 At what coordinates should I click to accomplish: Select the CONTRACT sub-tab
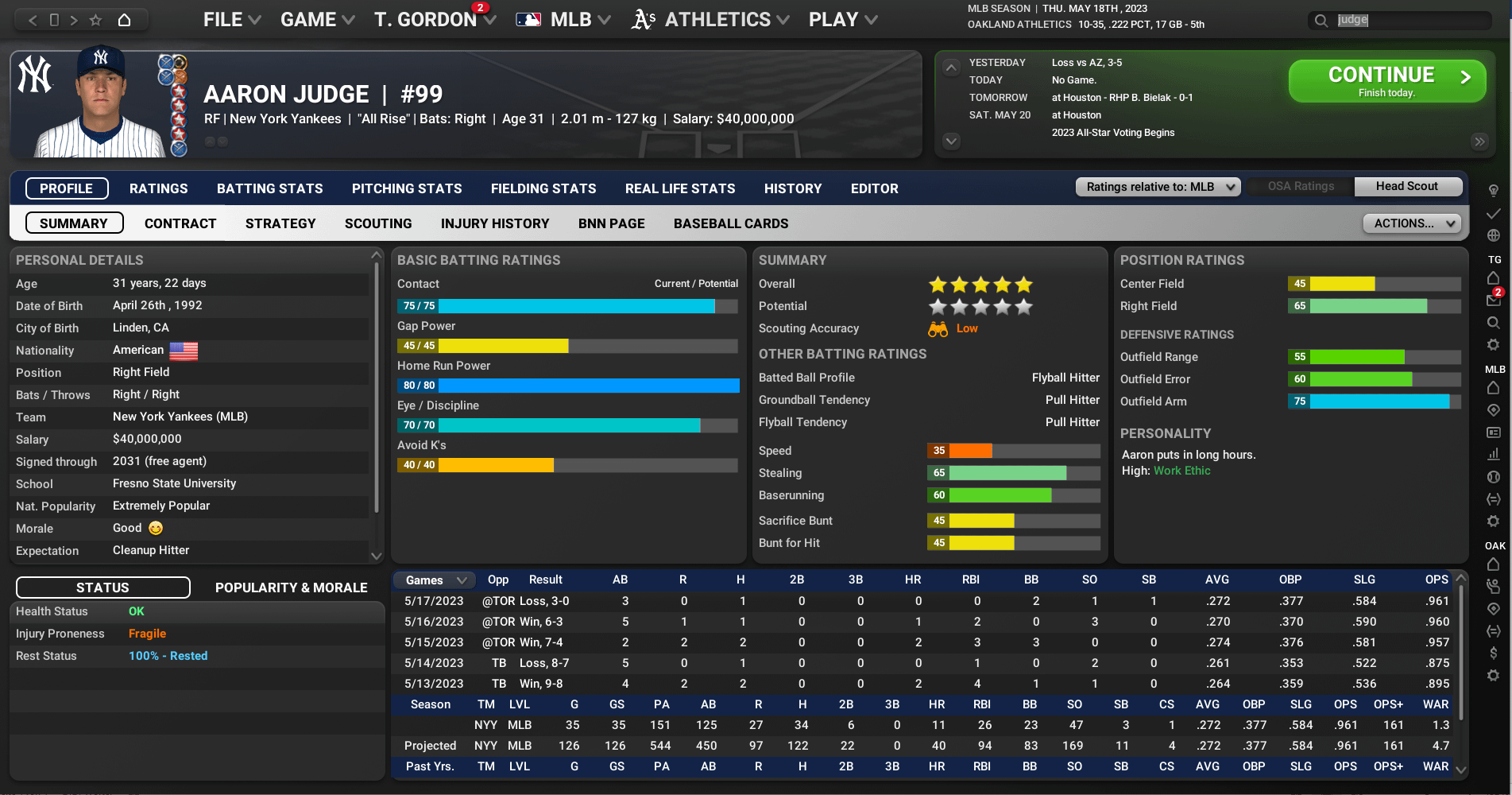[180, 223]
